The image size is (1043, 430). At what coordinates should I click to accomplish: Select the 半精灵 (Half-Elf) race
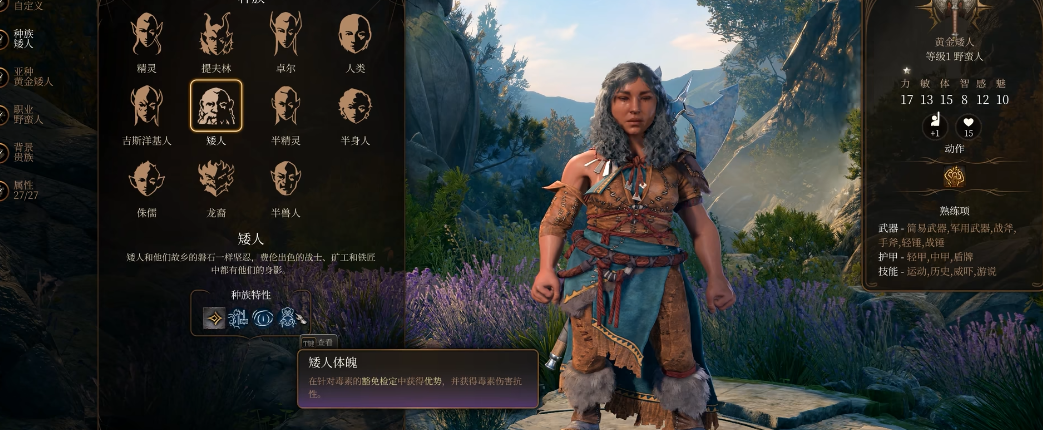click(286, 105)
